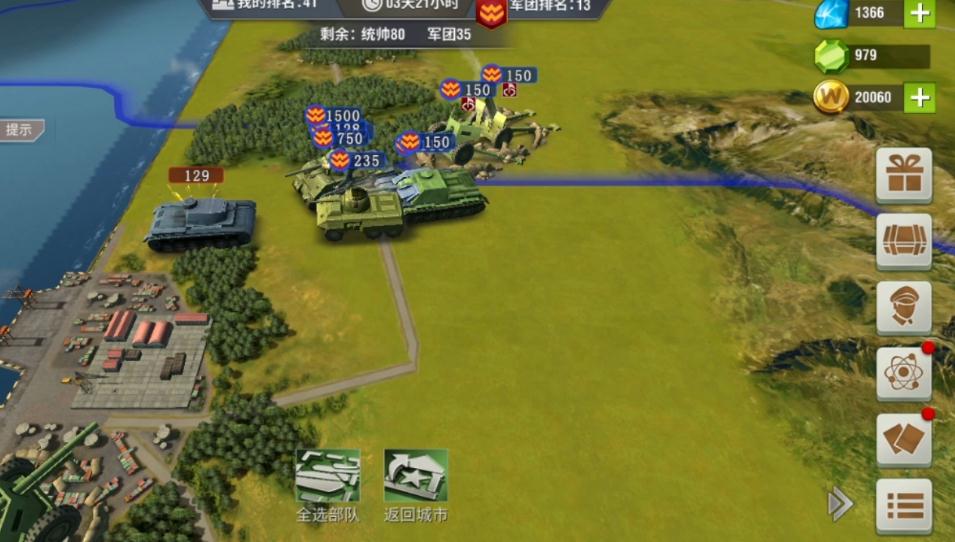Image resolution: width=955 pixels, height=542 pixels.
Task: Select all troops with 全选部队 button
Action: click(x=327, y=476)
